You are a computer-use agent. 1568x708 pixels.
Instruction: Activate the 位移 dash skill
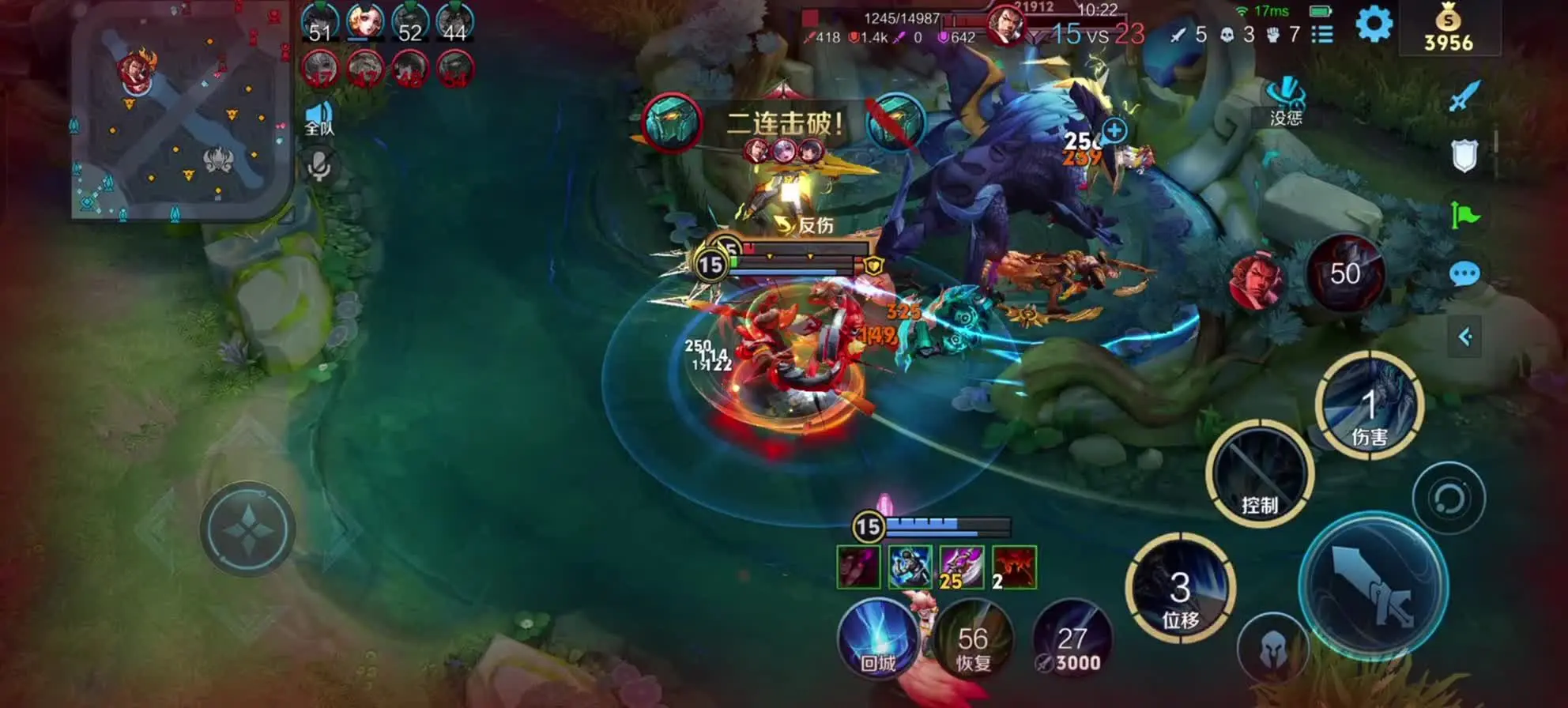point(1180,589)
